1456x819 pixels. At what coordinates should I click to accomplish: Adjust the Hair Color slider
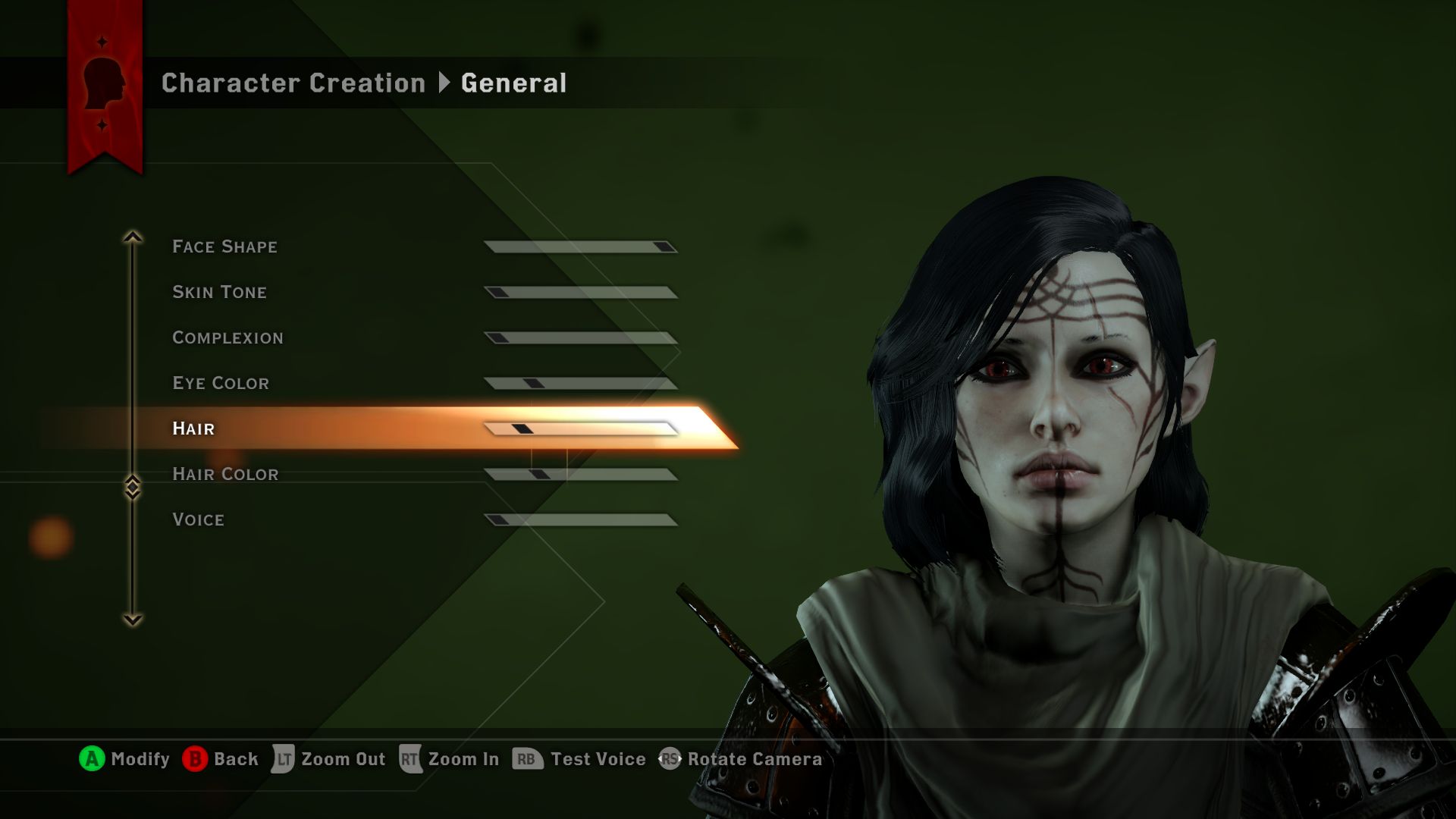[x=581, y=475]
